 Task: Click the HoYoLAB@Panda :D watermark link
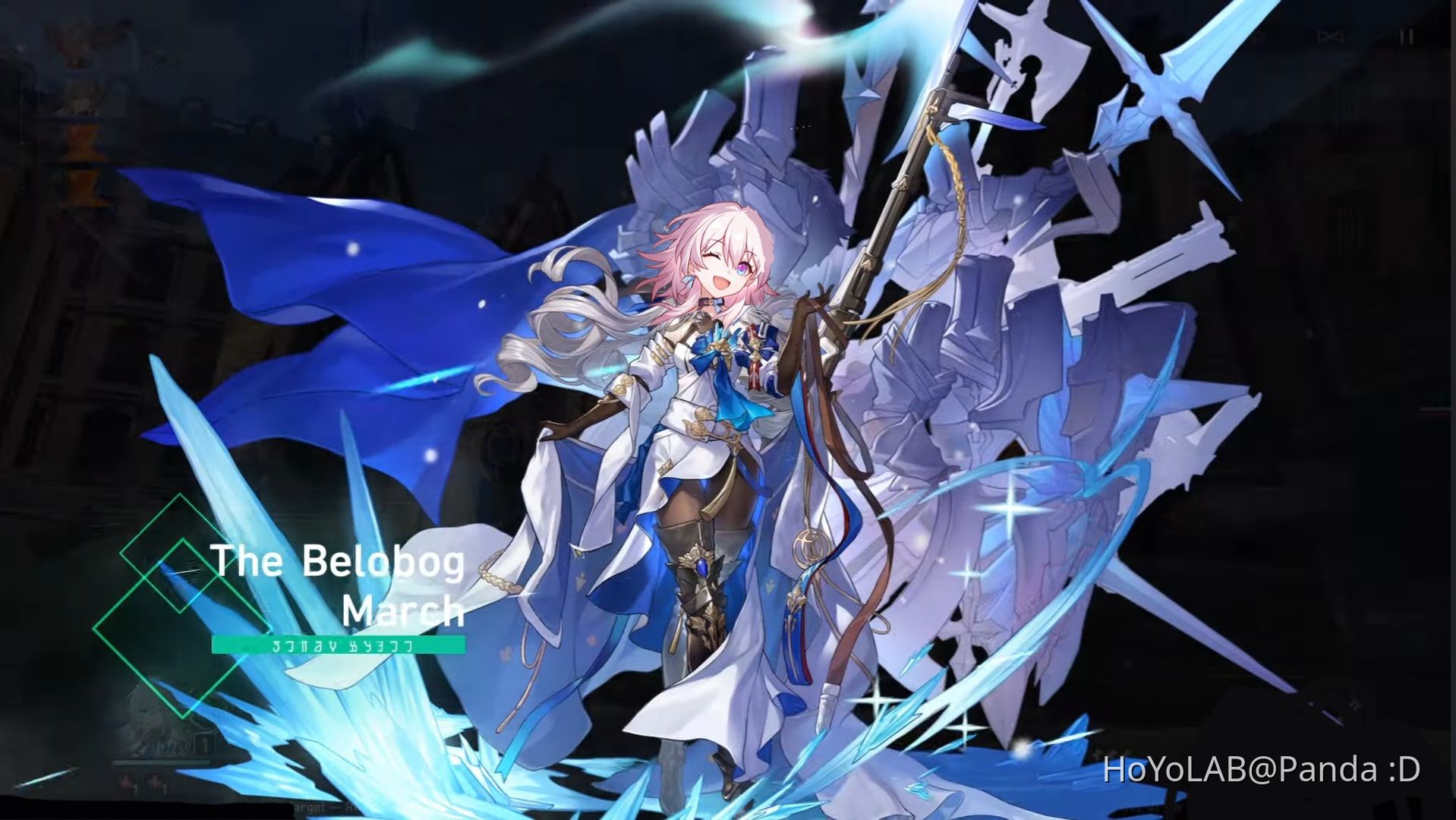(x=1260, y=767)
